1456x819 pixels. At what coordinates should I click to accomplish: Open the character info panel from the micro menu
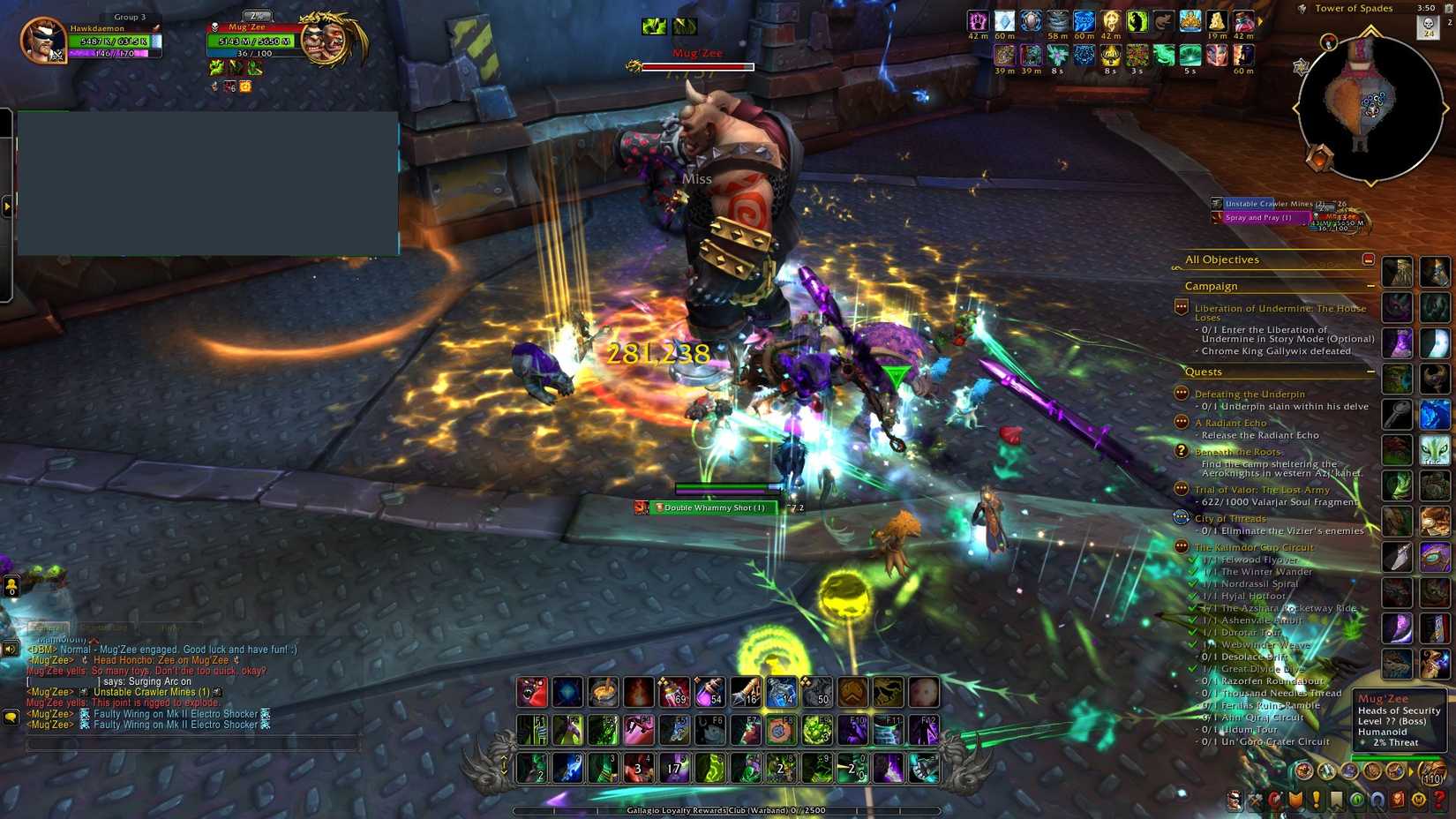click(1234, 800)
